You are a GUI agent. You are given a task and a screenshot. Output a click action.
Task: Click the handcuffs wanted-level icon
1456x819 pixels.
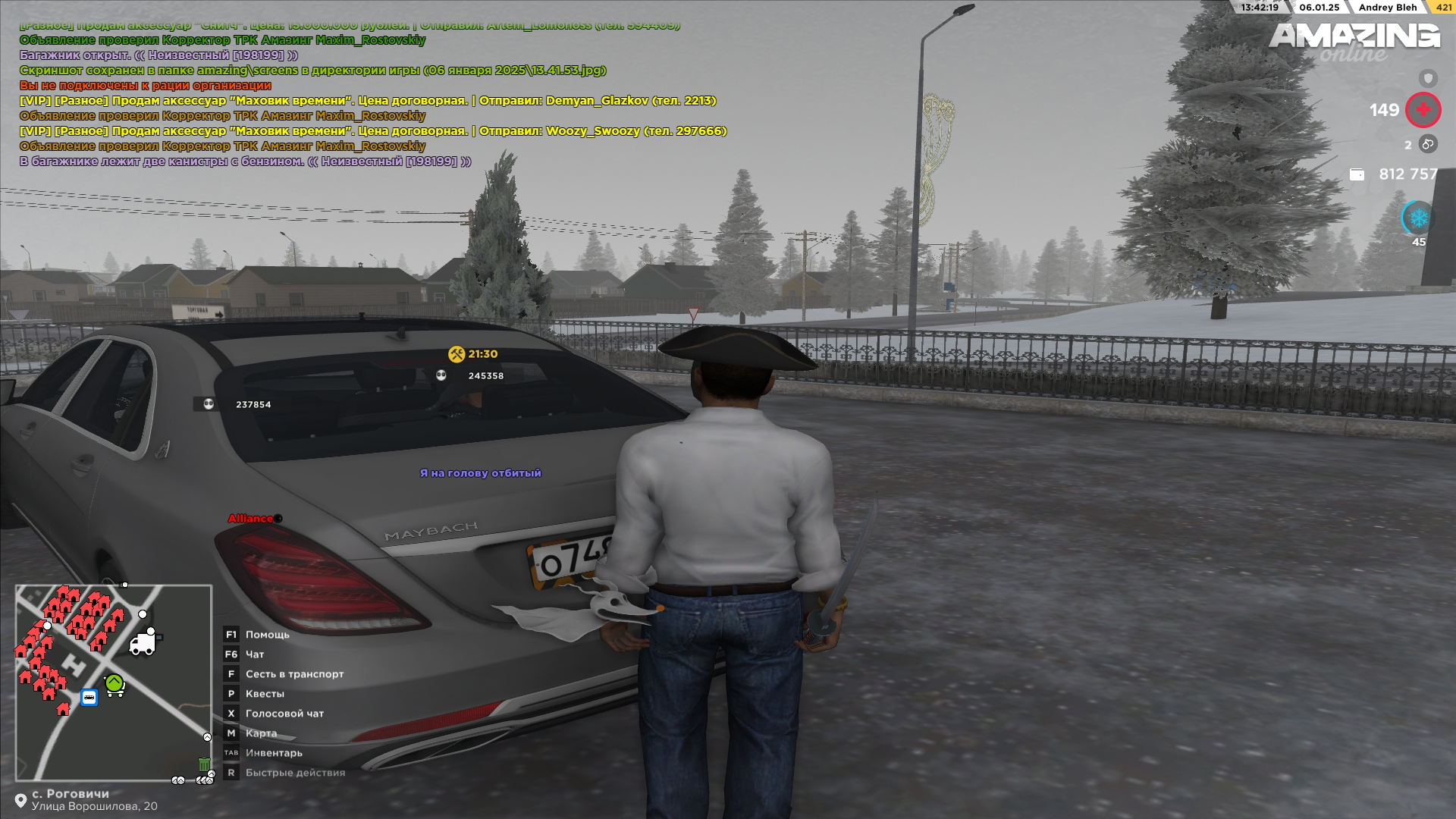click(x=1428, y=144)
